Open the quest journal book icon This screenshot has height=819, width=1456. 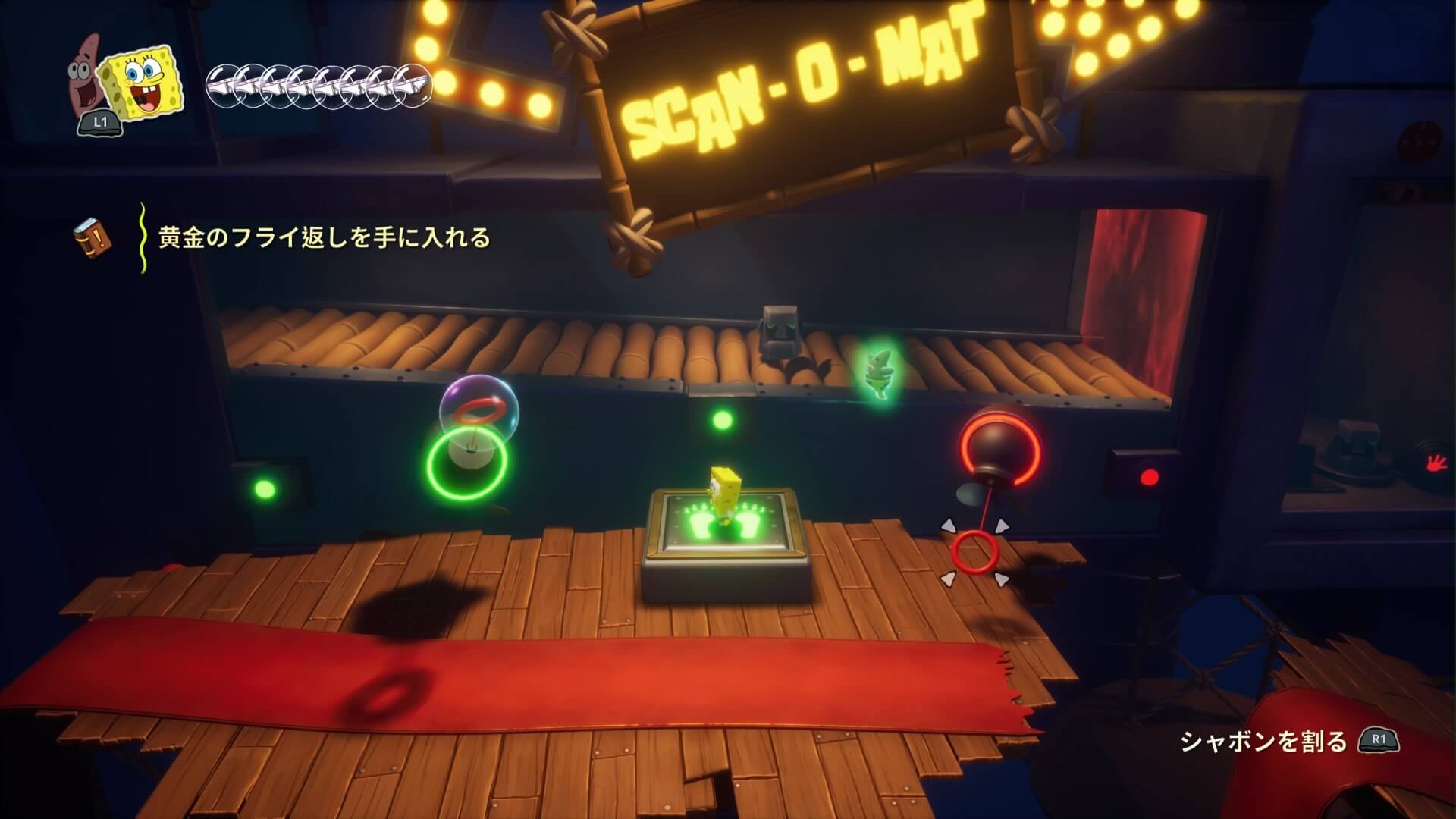(93, 237)
